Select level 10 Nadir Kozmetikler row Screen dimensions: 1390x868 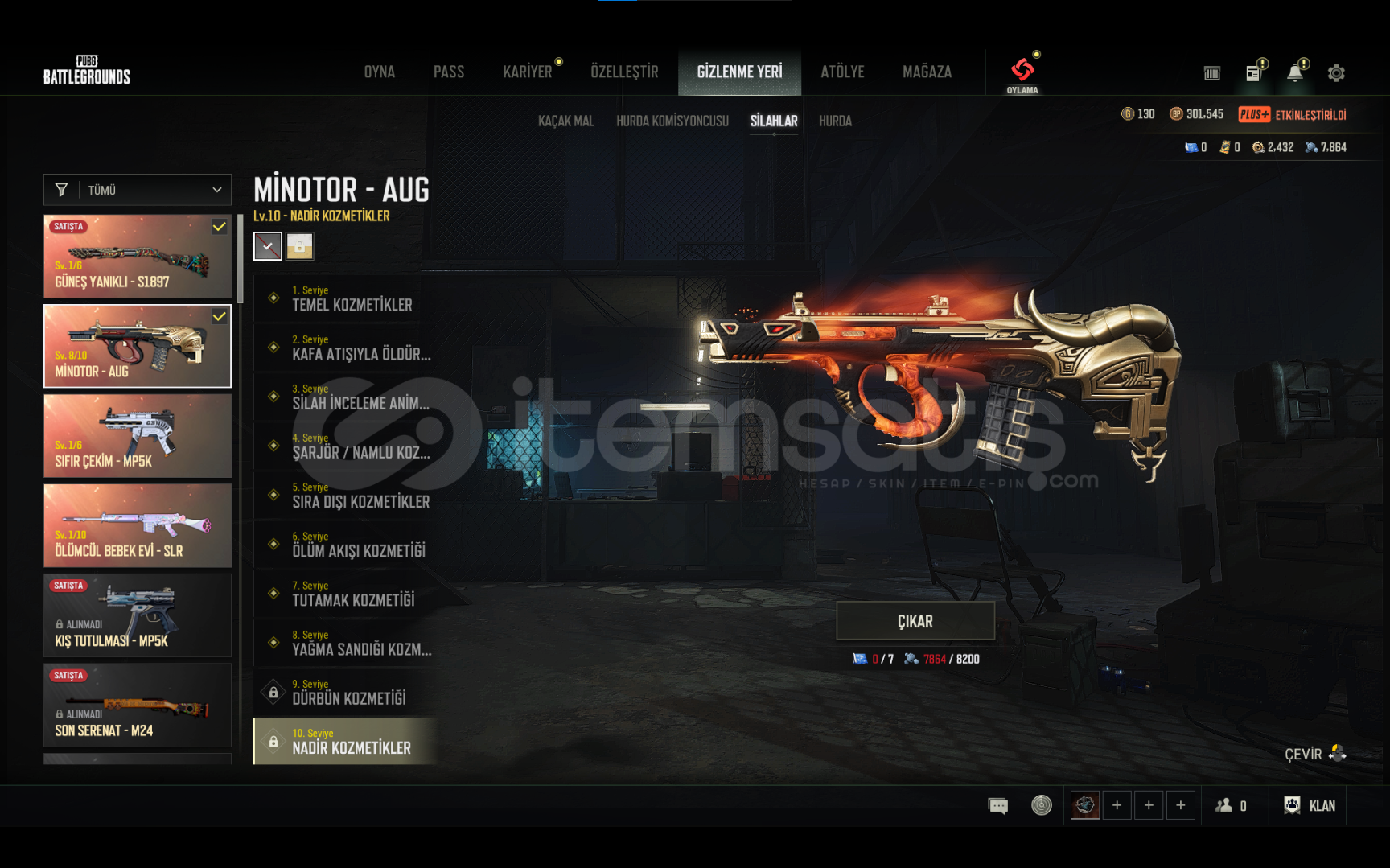346,741
